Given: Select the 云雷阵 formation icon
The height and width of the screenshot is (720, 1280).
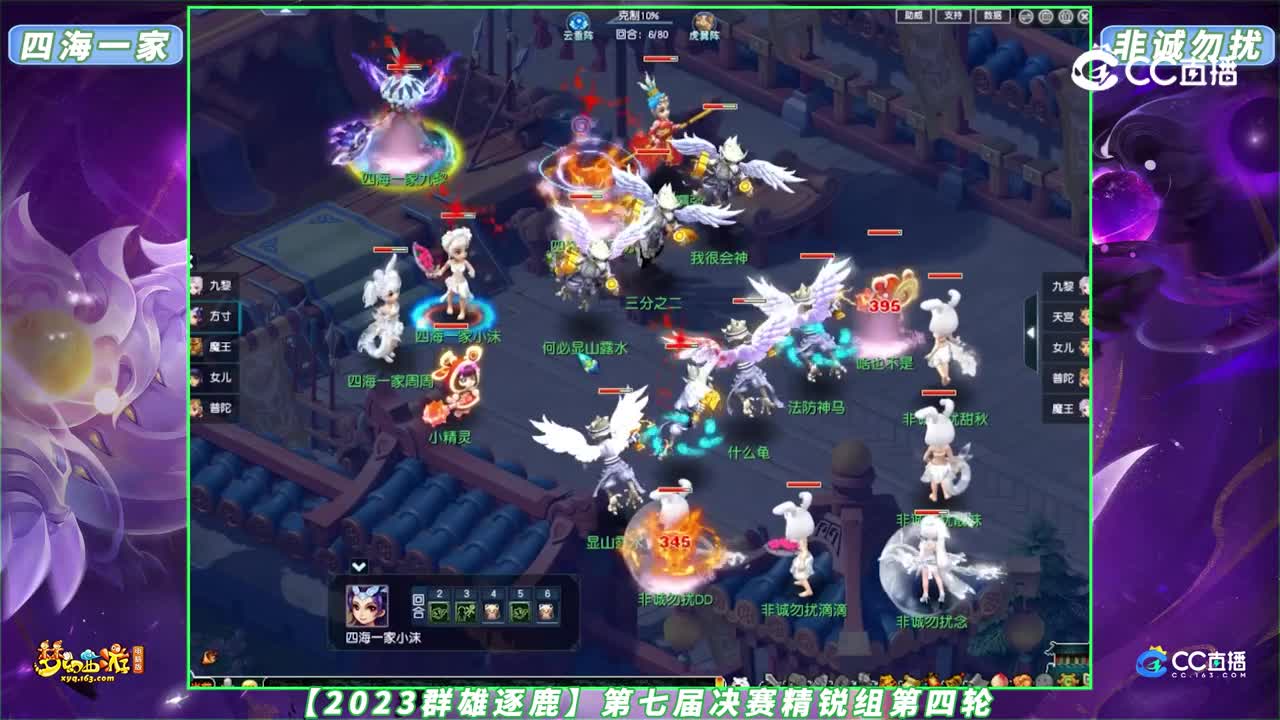Looking at the screenshot, I should pyautogui.click(x=577, y=23).
